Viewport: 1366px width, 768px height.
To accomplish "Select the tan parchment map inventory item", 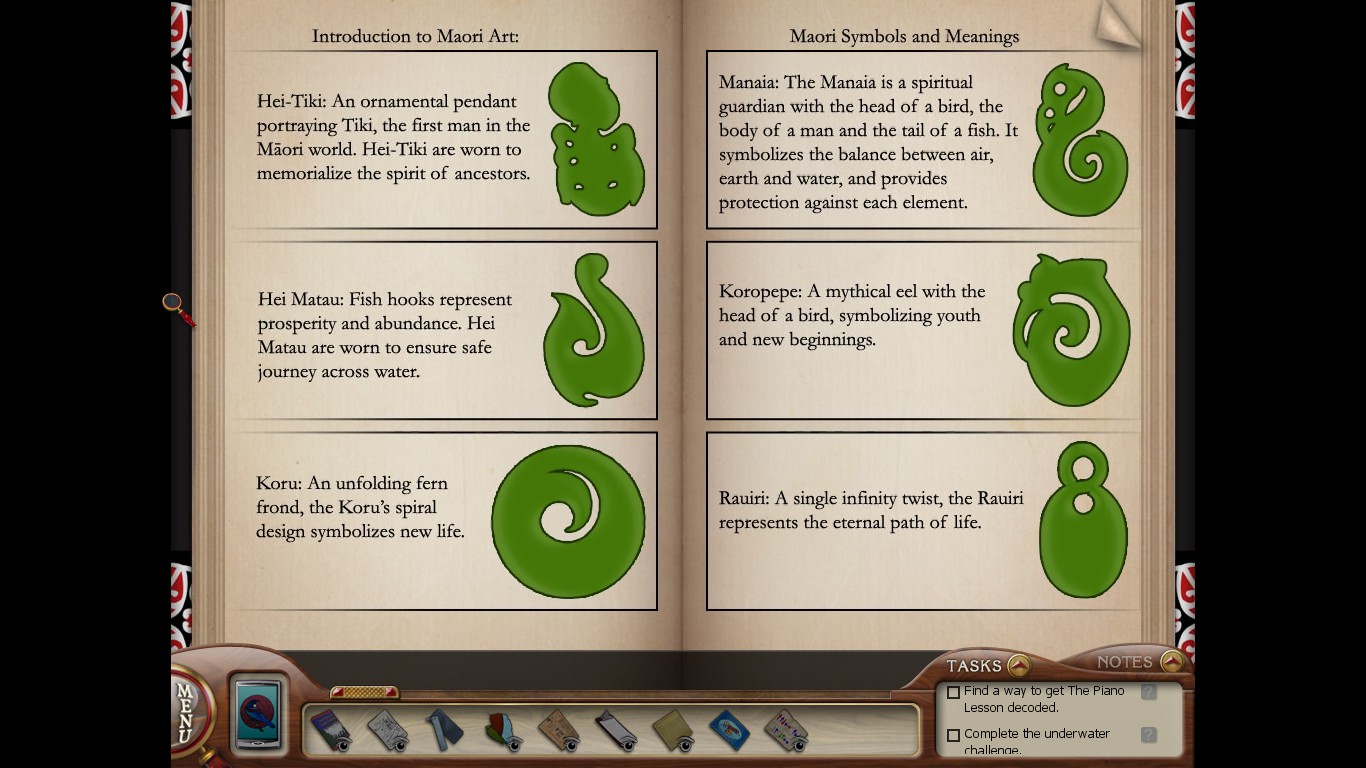I will click(x=559, y=730).
